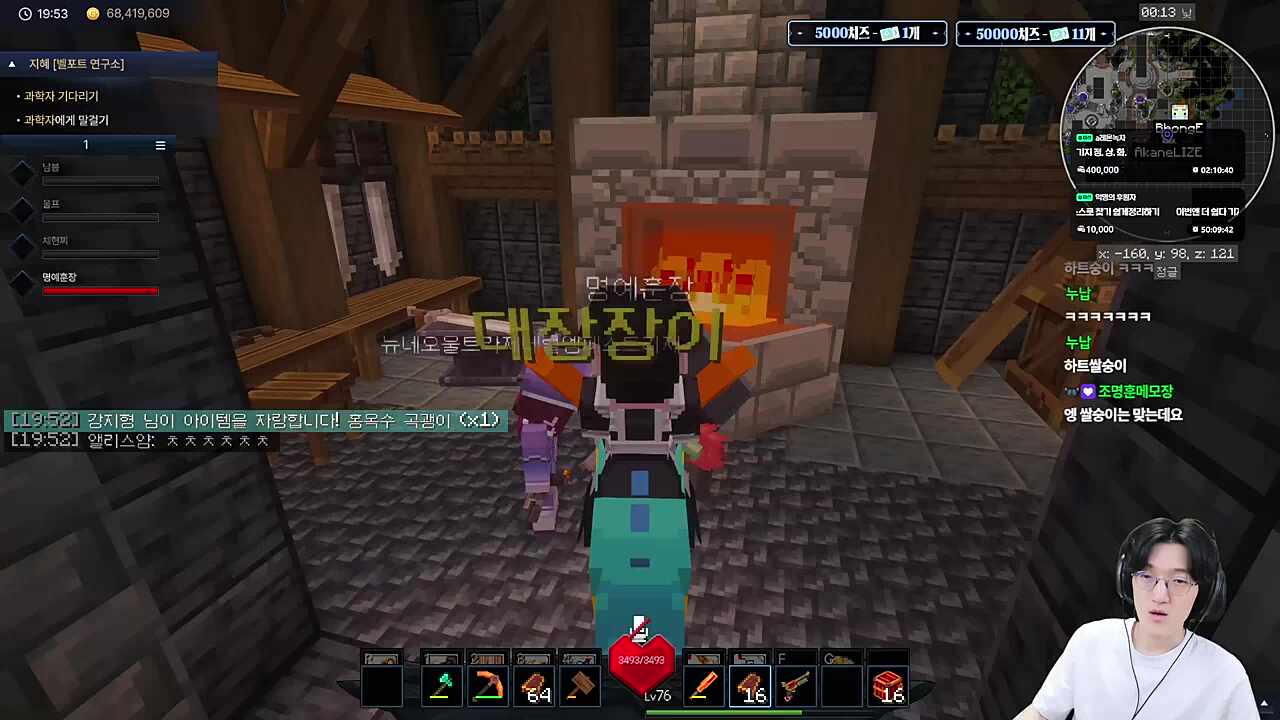Screen dimensions: 1280x720
Task: Select the 과학자에게 말걸기 objective
Action: 66,120
